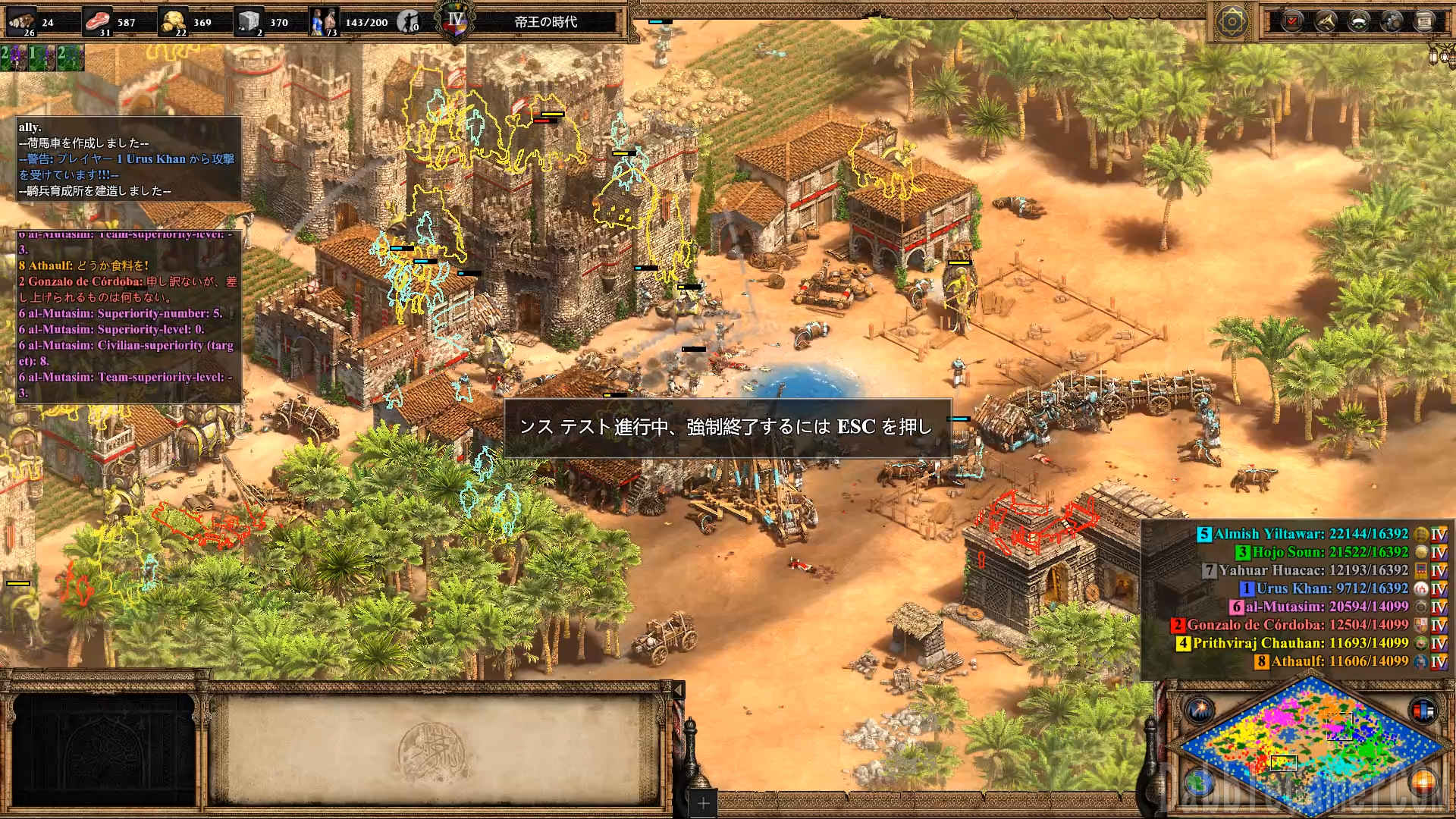Collapse the command panel using the arrow

[679, 689]
